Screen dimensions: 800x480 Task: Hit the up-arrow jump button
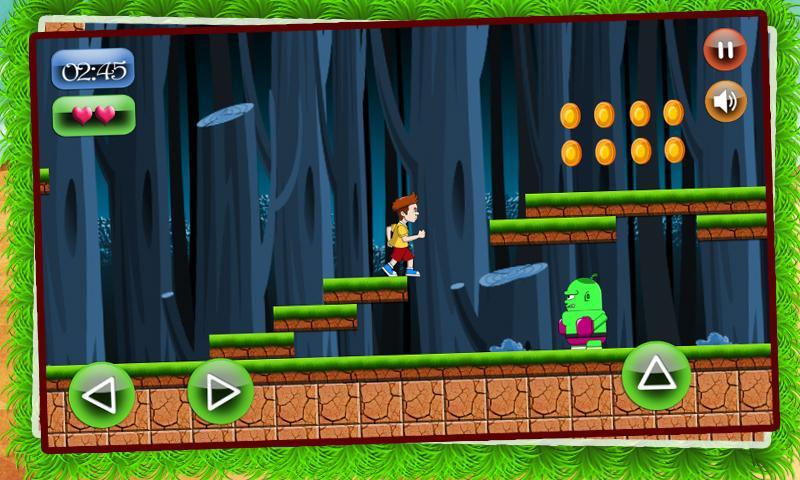click(656, 375)
